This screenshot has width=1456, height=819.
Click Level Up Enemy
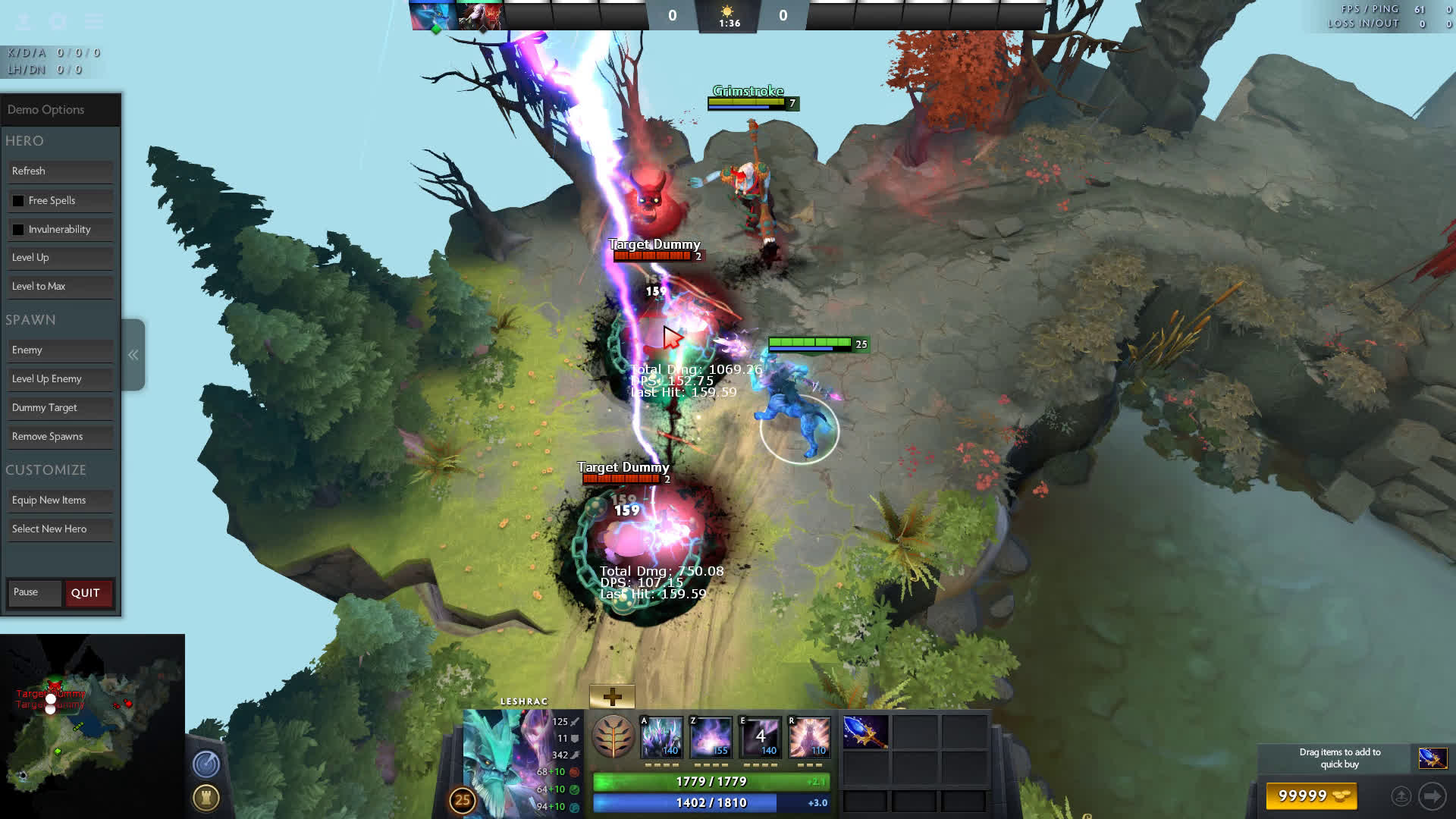[x=60, y=379]
